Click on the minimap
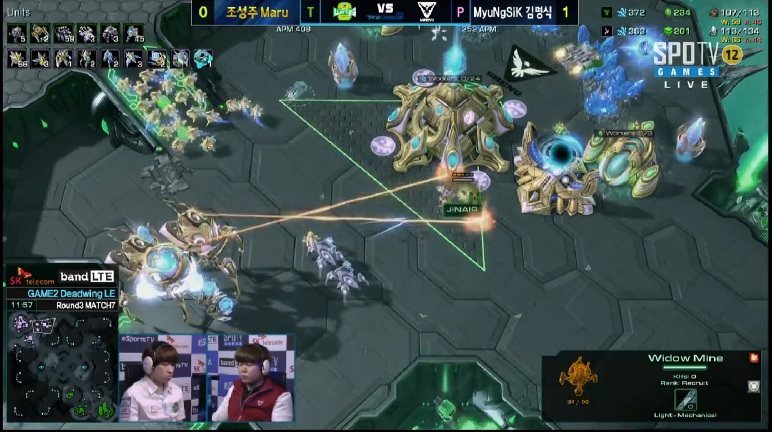 (x=62, y=366)
